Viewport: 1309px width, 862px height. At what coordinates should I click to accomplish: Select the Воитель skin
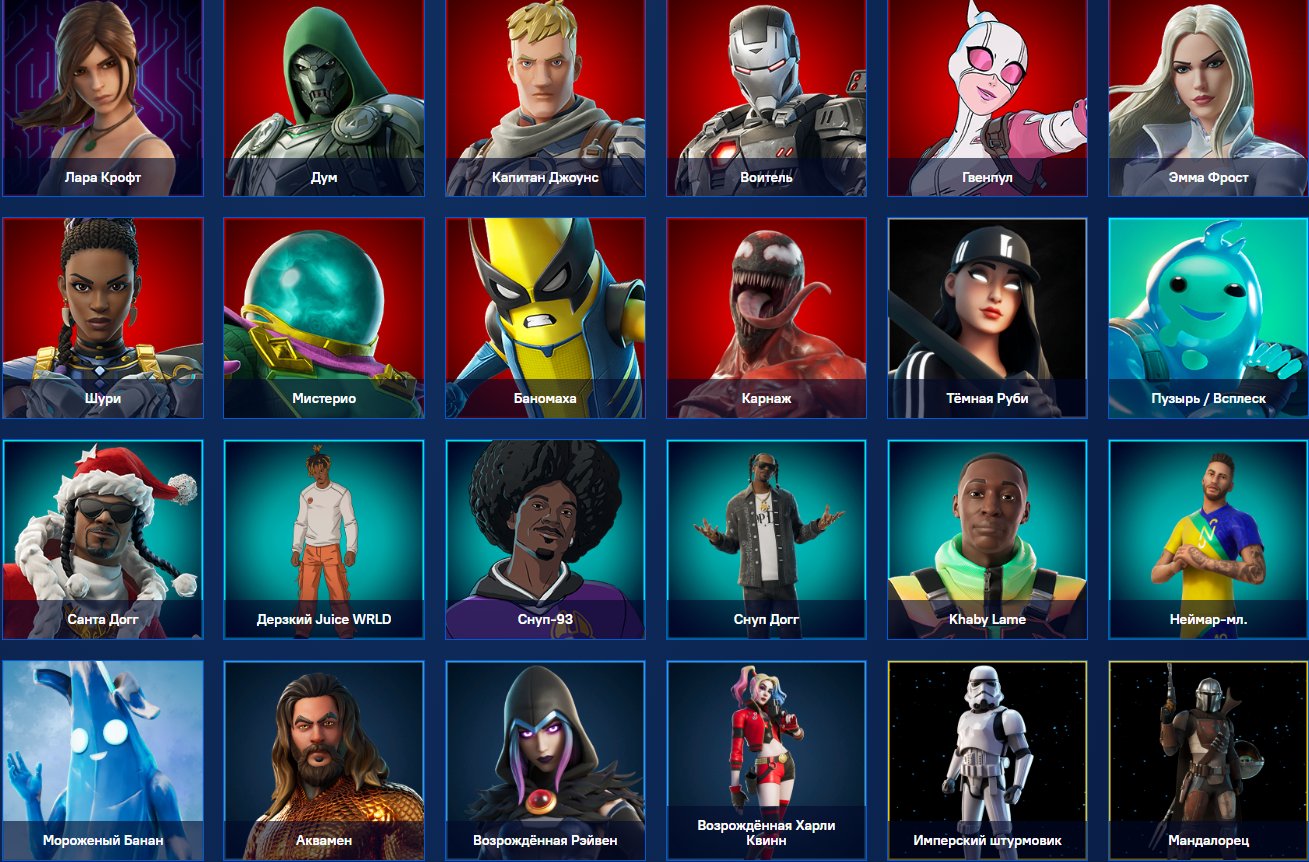766,97
